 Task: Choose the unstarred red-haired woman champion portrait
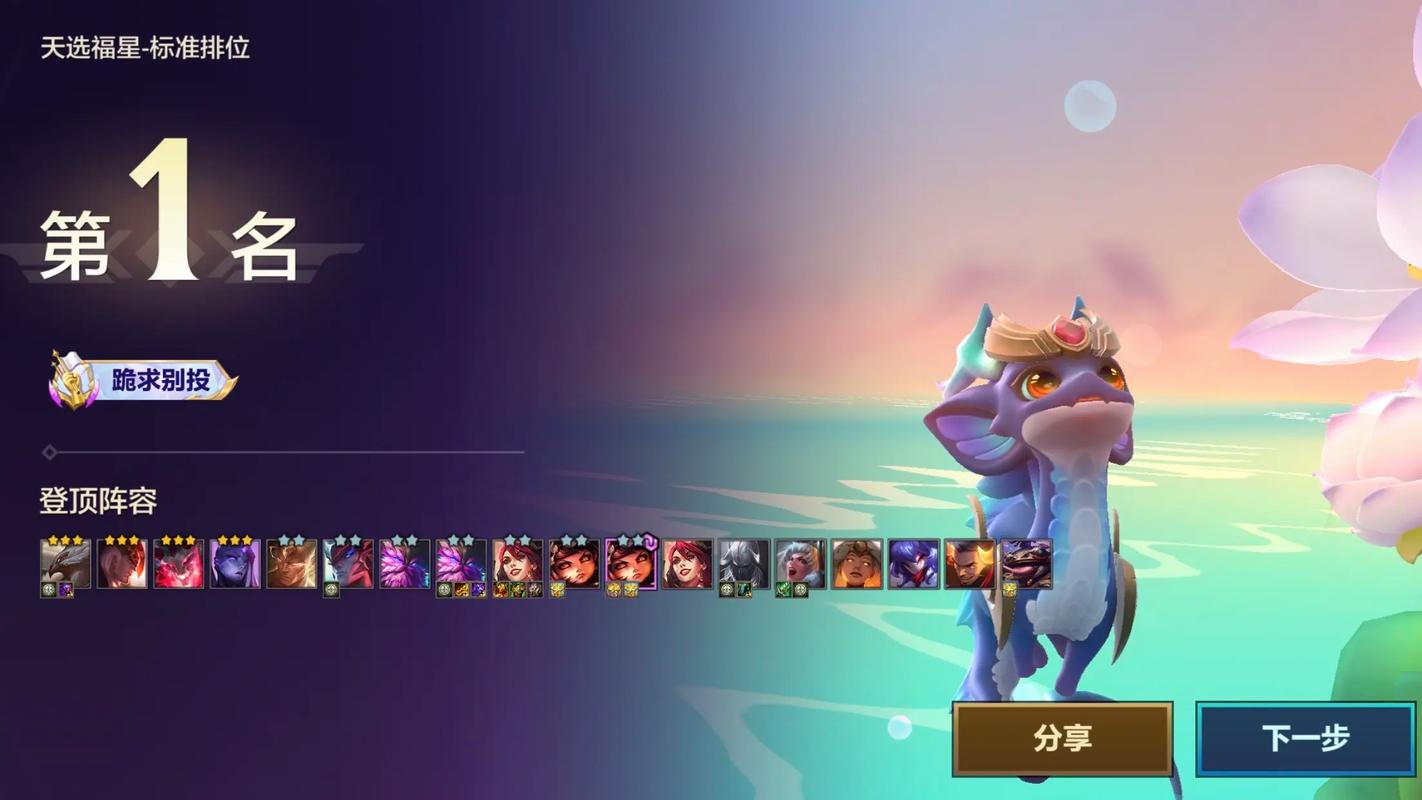tap(687, 564)
